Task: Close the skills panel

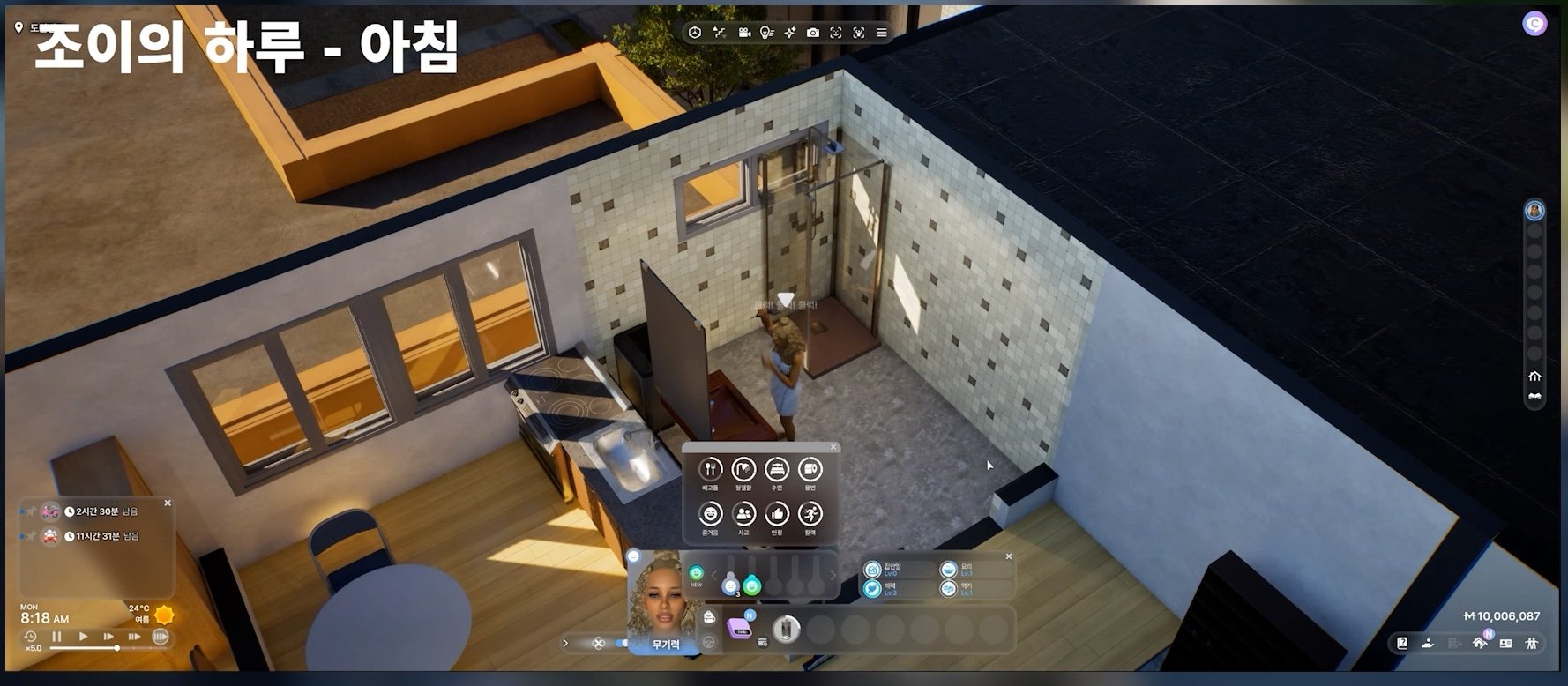Action: 1009,556
